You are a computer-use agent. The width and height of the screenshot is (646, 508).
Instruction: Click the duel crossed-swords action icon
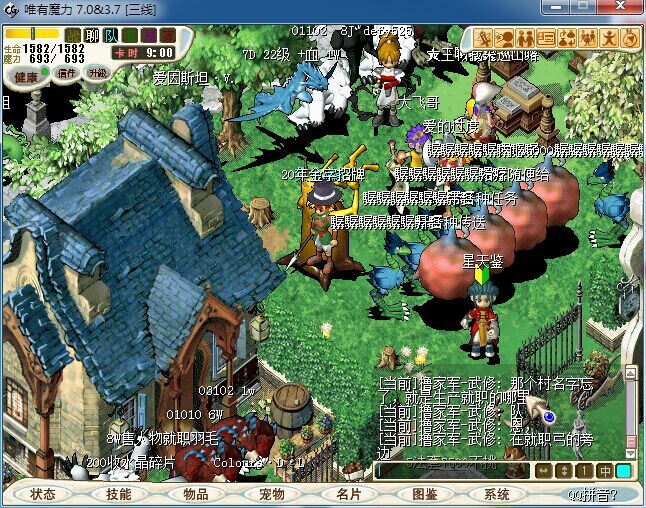(483, 38)
